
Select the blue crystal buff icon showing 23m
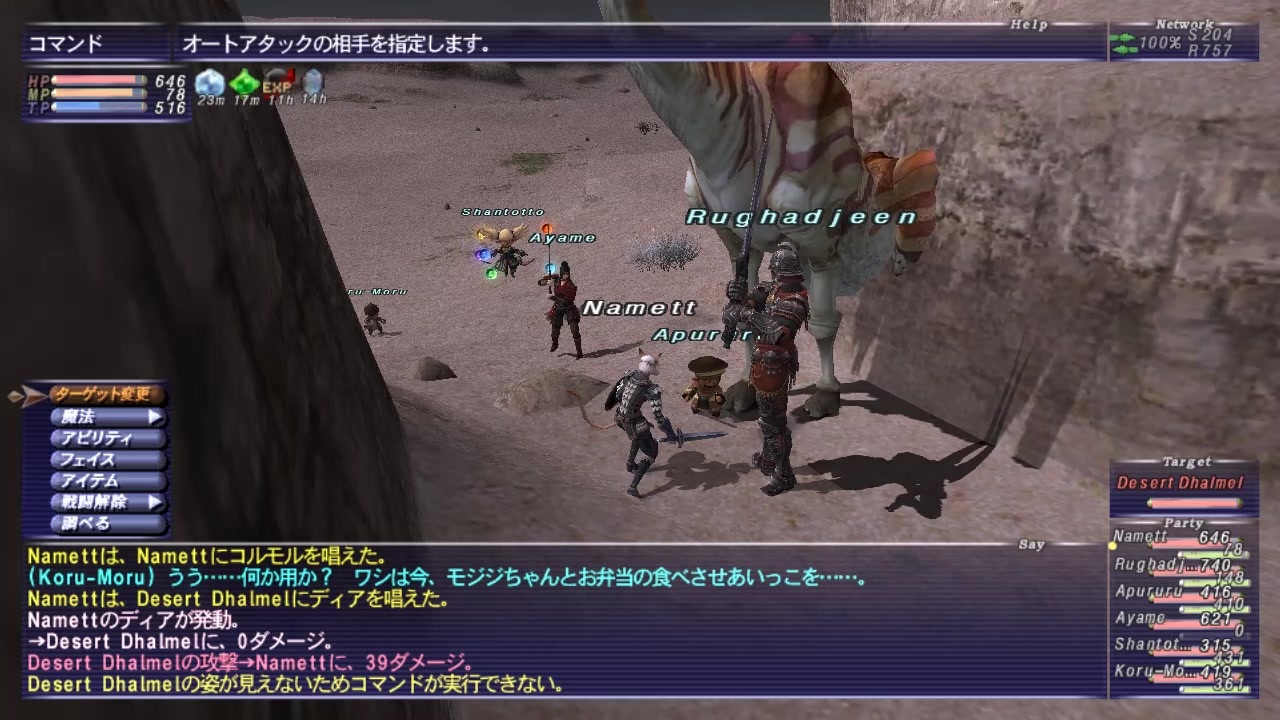(211, 81)
